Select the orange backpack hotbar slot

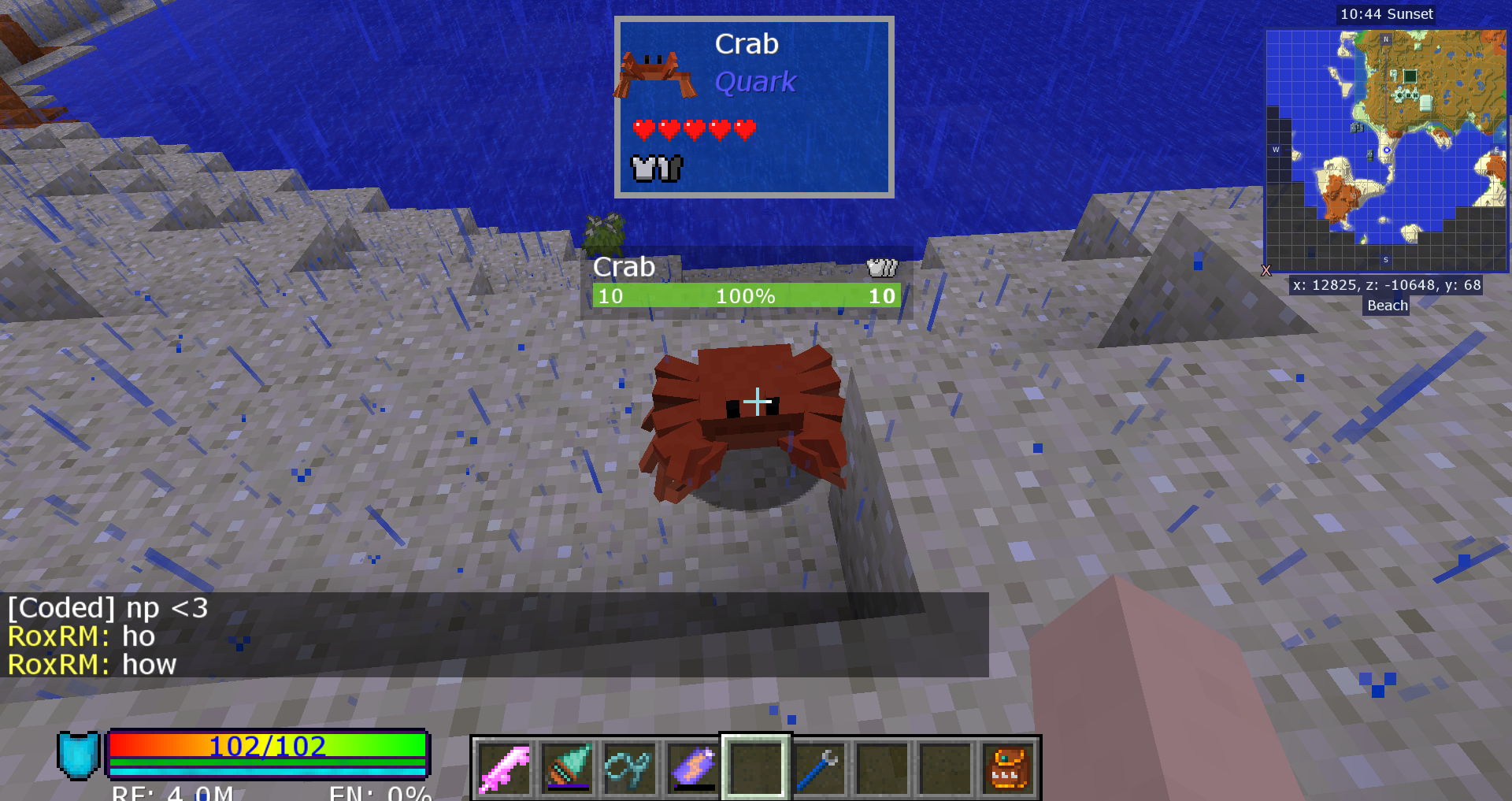(x=1008, y=768)
